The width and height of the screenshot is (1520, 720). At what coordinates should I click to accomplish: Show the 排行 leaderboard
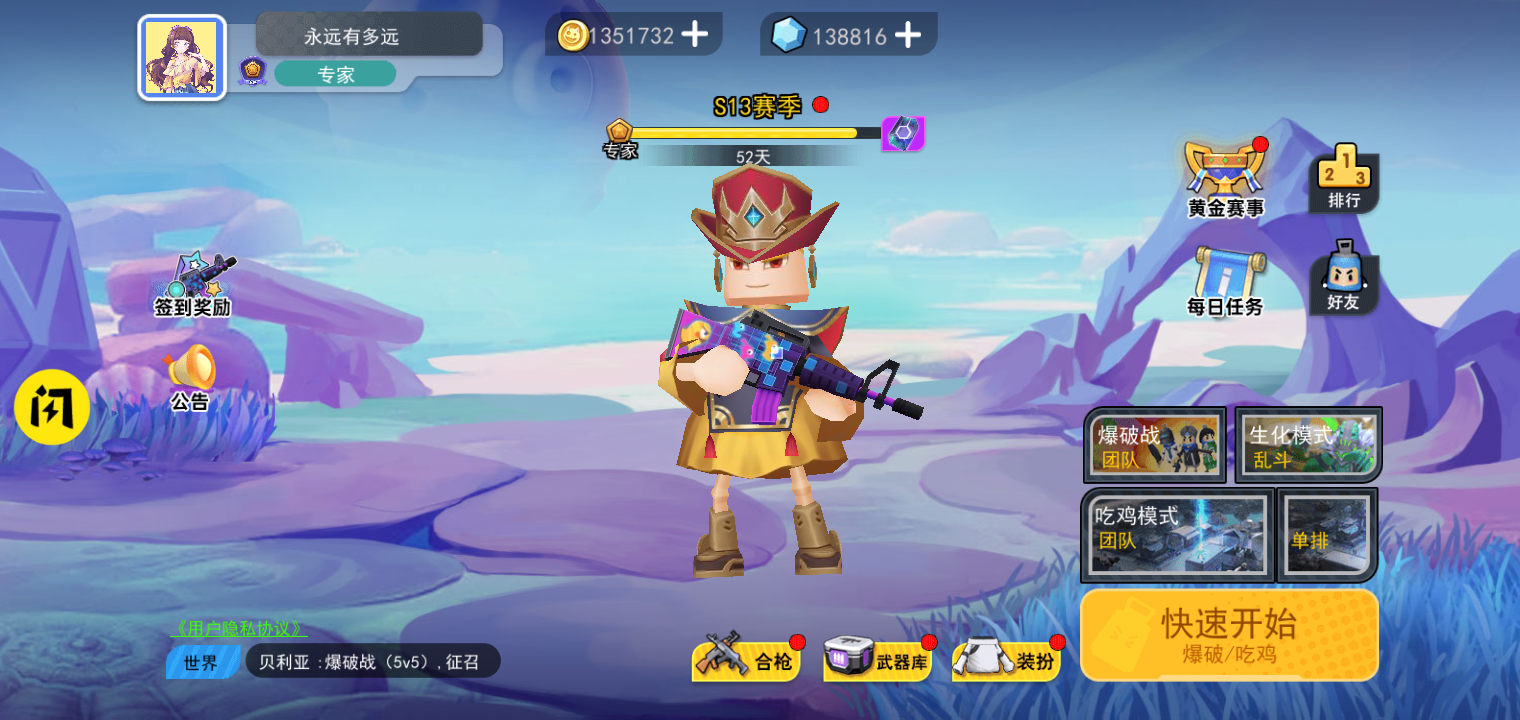[x=1343, y=178]
